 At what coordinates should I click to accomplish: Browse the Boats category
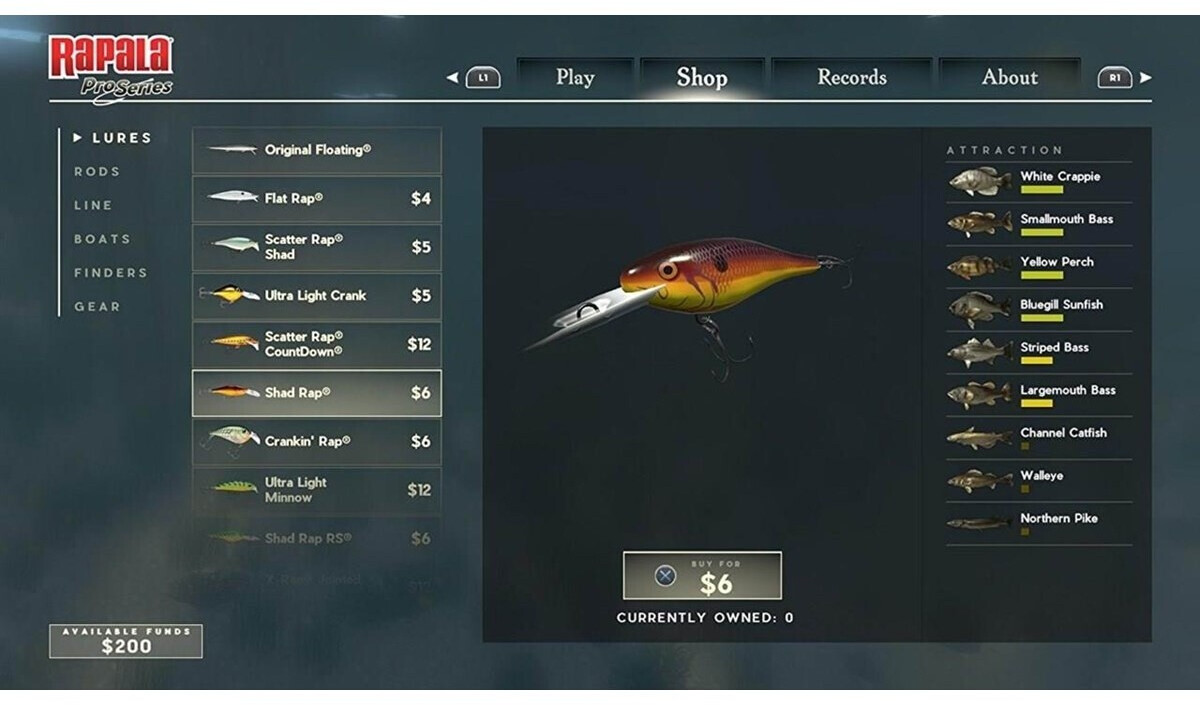pos(102,239)
